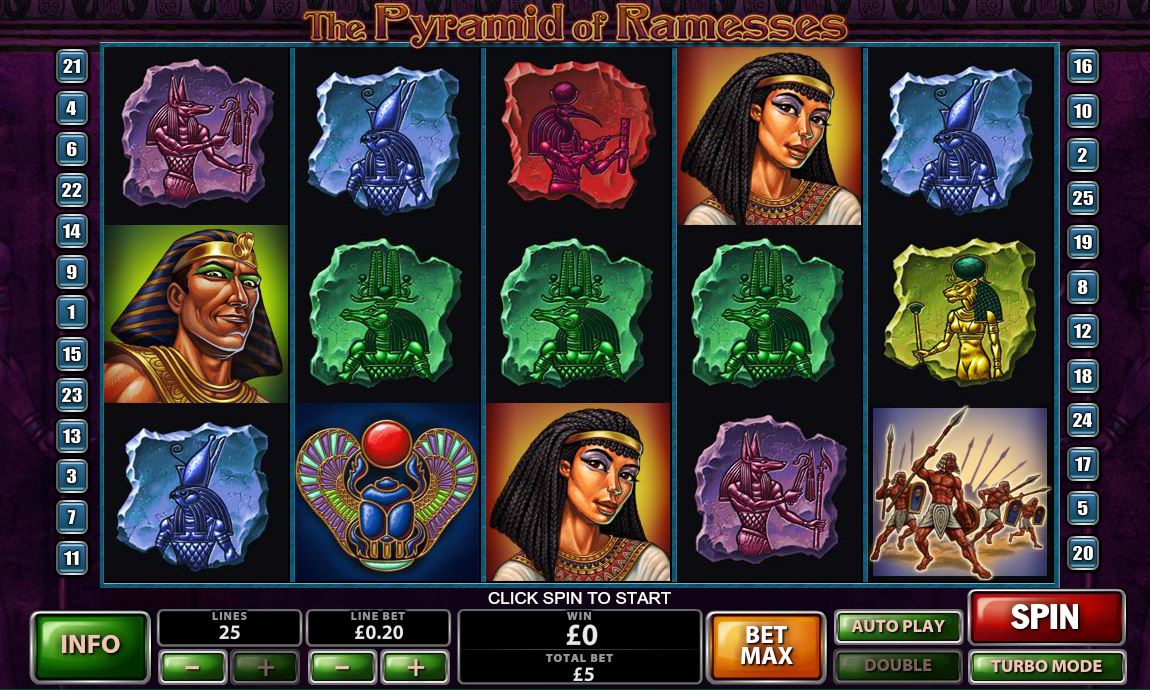The image size is (1150, 690).
Task: Activate payline number 11 marker
Action: point(72,557)
